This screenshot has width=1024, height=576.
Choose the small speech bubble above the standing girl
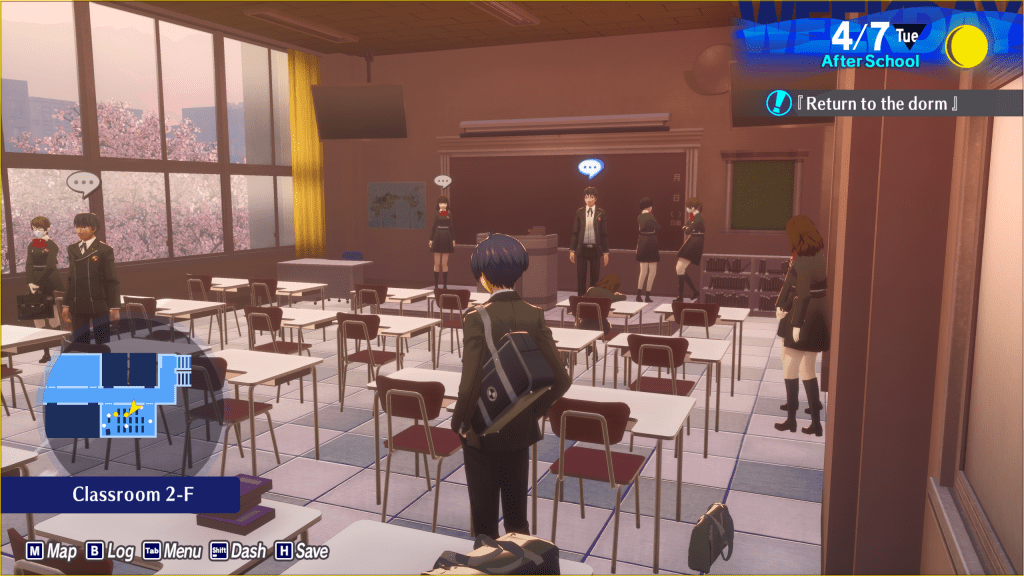[x=442, y=182]
